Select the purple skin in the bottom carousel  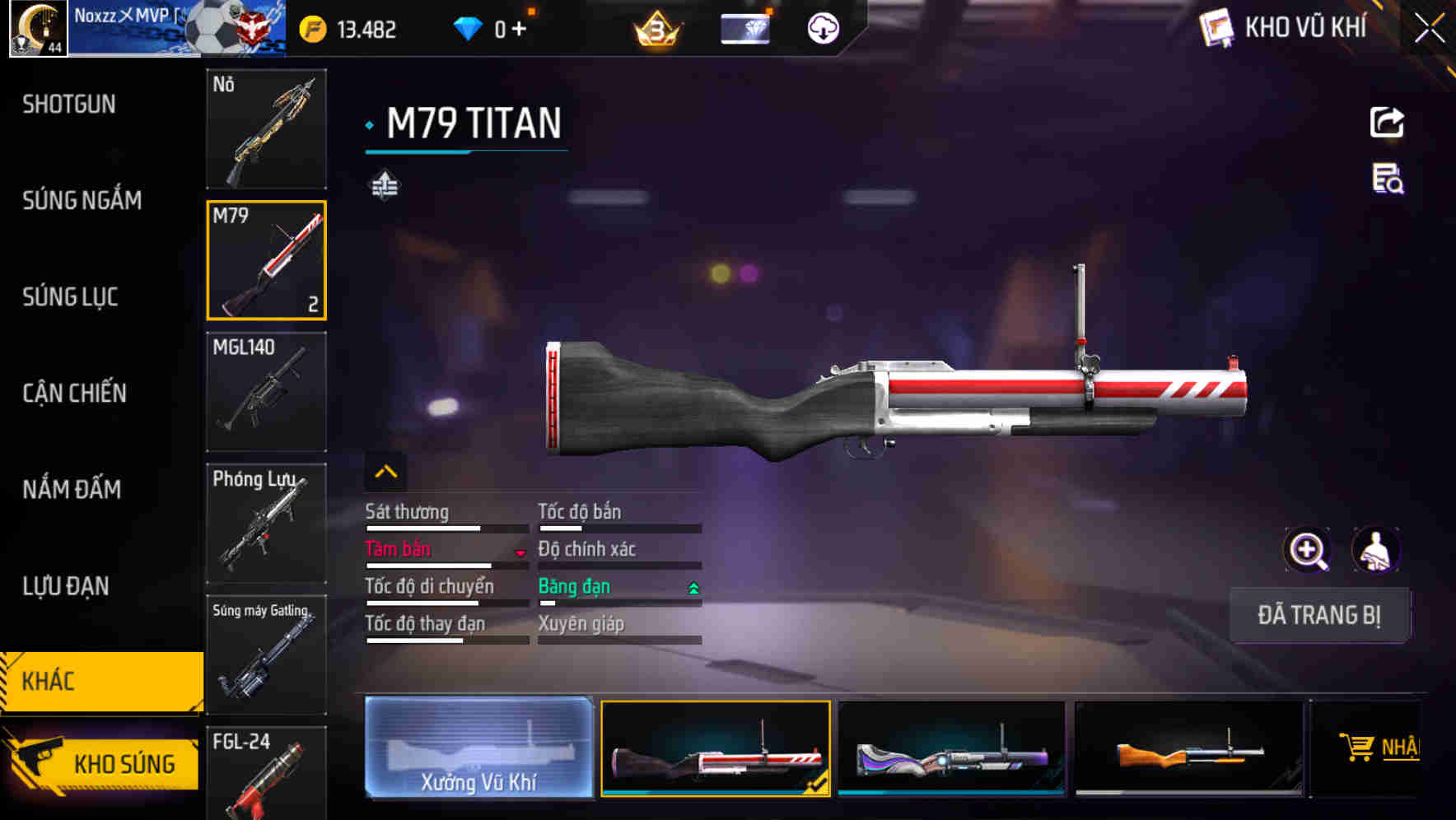pos(953,749)
